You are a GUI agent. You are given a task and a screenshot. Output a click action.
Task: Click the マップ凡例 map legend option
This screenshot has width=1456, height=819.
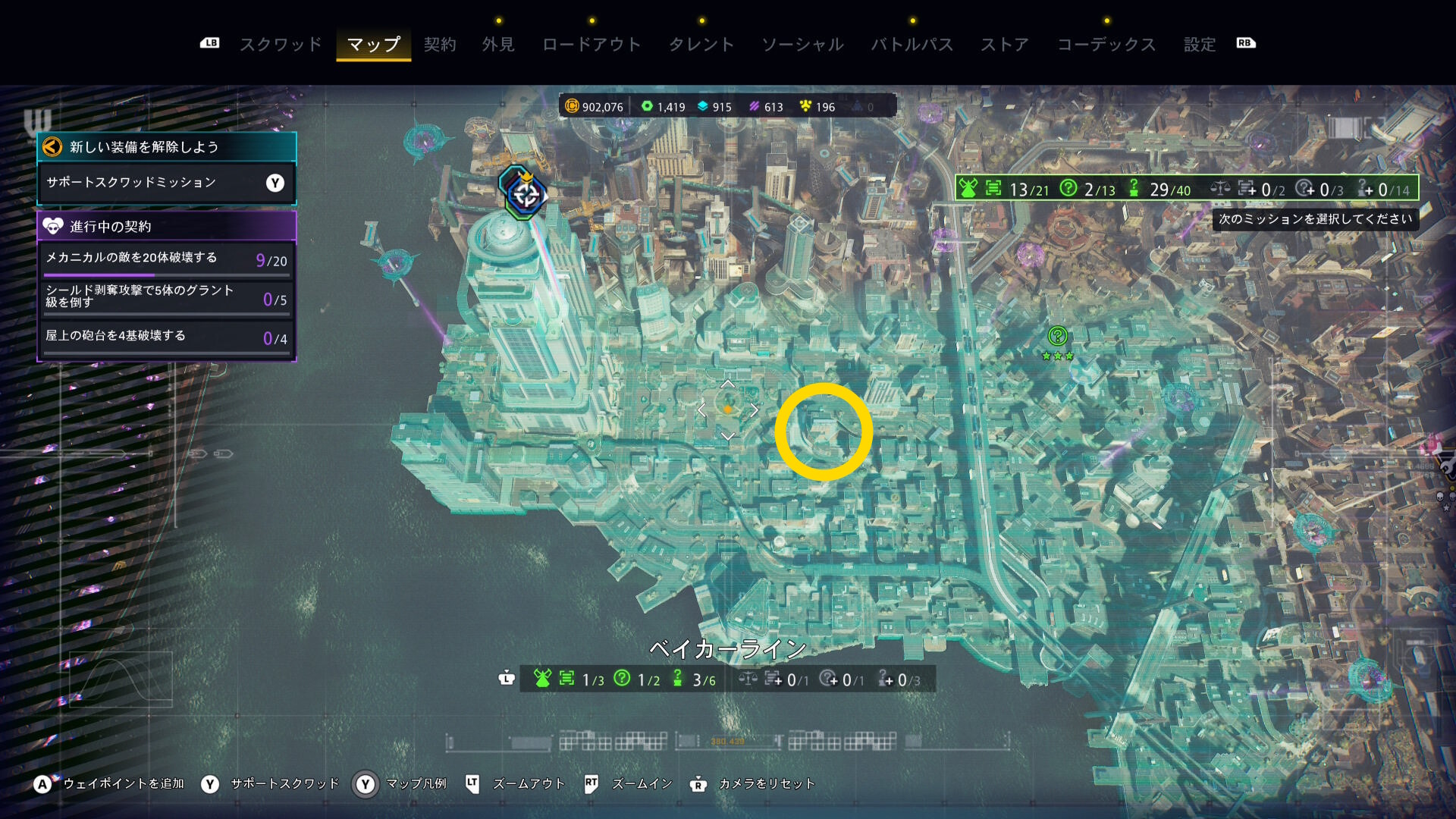tap(416, 784)
